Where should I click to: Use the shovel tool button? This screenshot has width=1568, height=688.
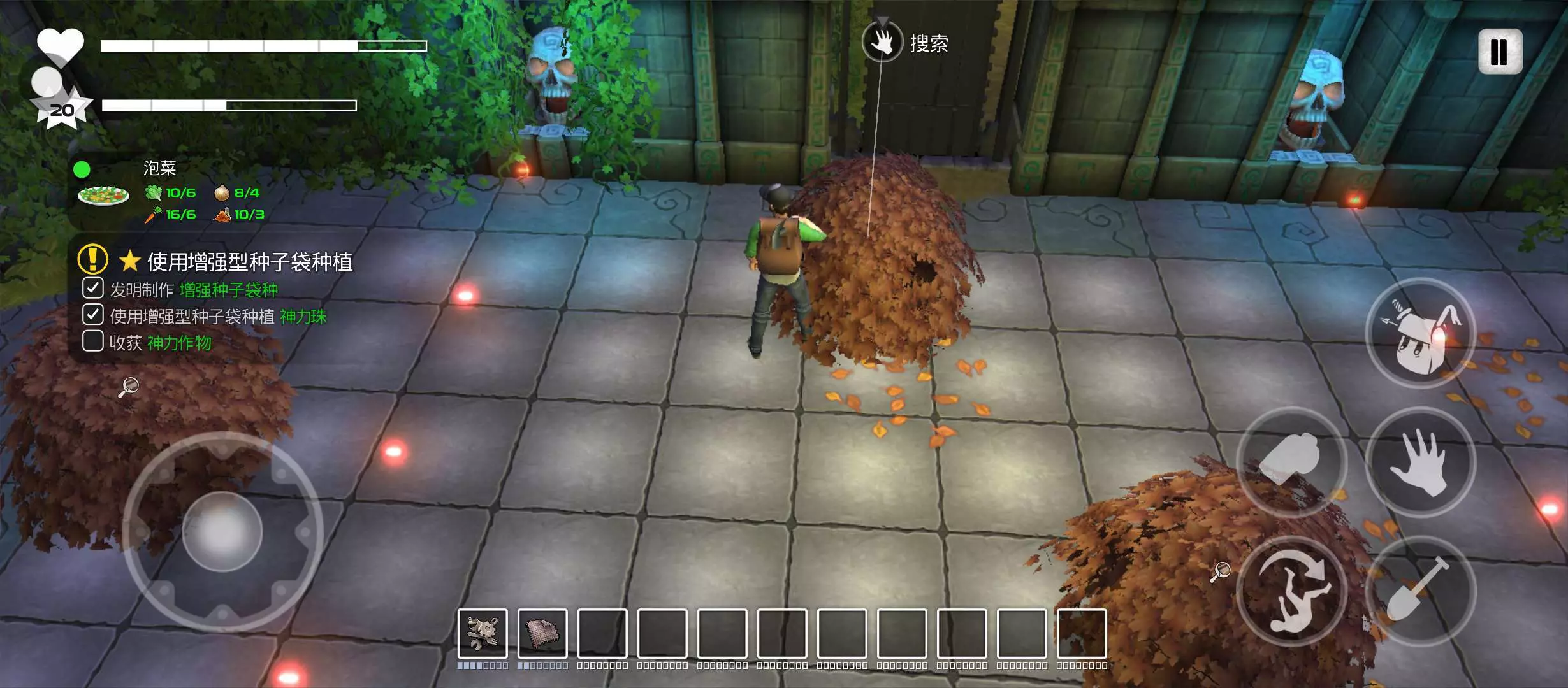(1420, 591)
